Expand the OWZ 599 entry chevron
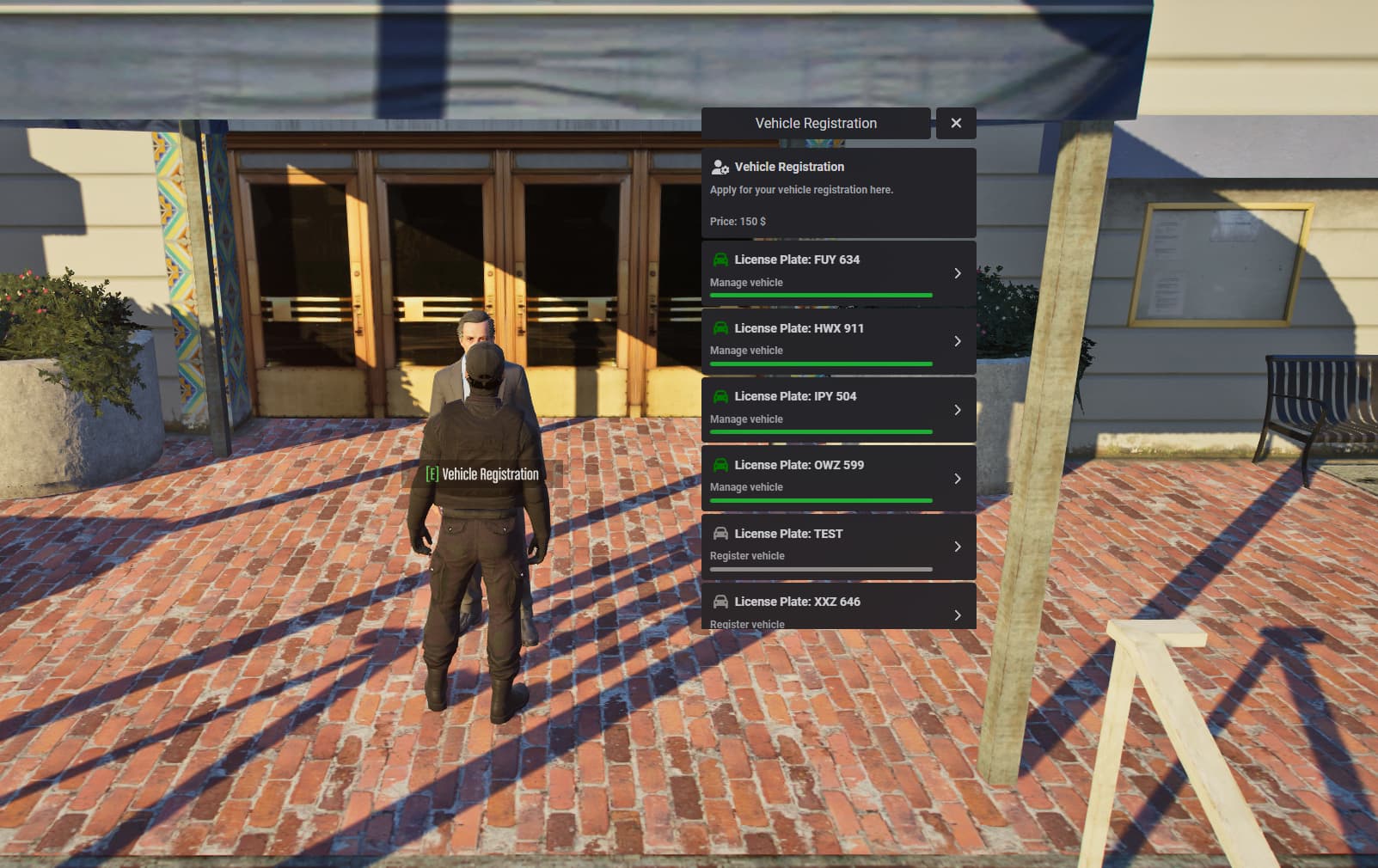Image resolution: width=1378 pixels, height=868 pixels. [958, 479]
